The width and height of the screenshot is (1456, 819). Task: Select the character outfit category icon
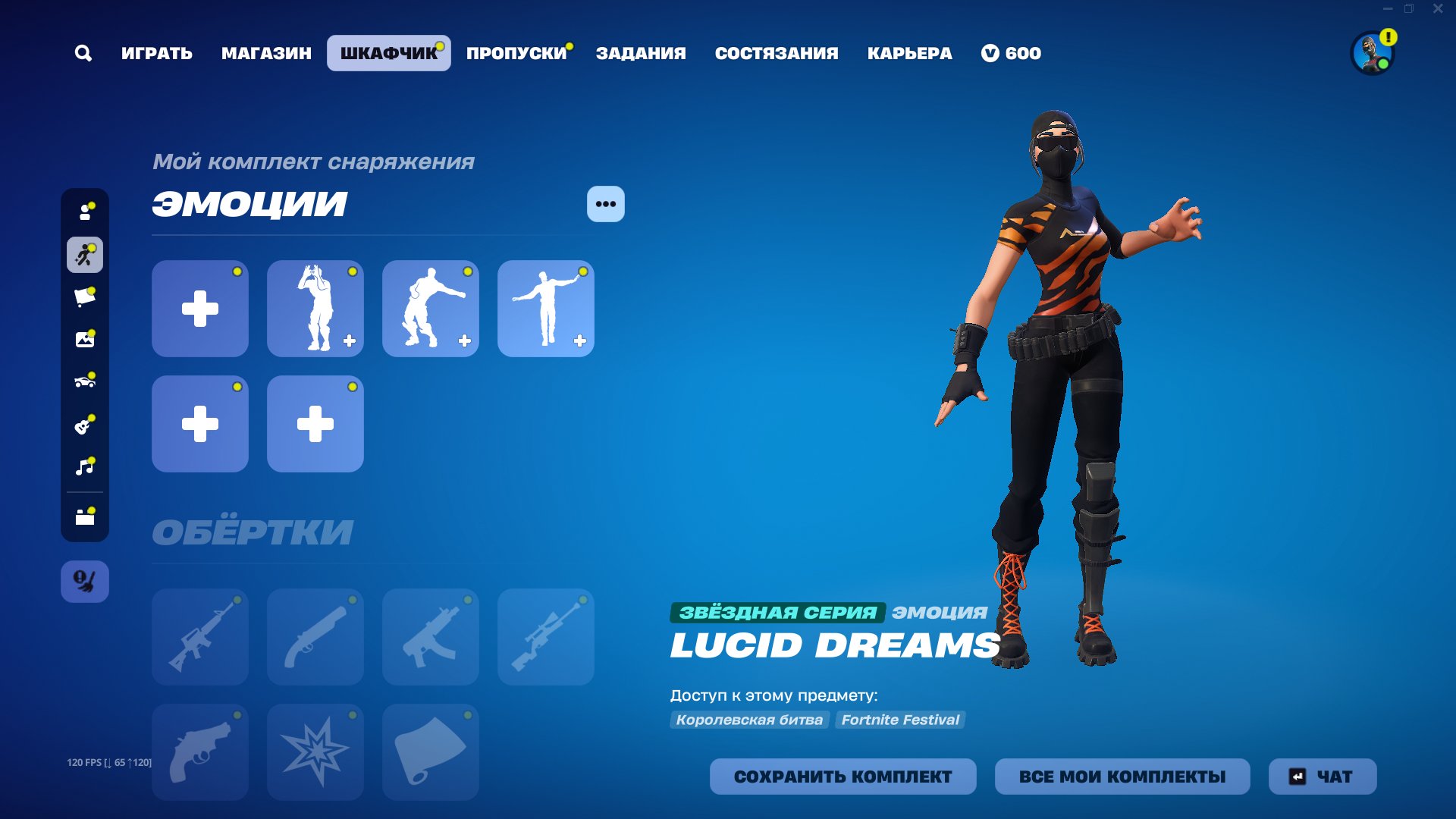point(84,212)
